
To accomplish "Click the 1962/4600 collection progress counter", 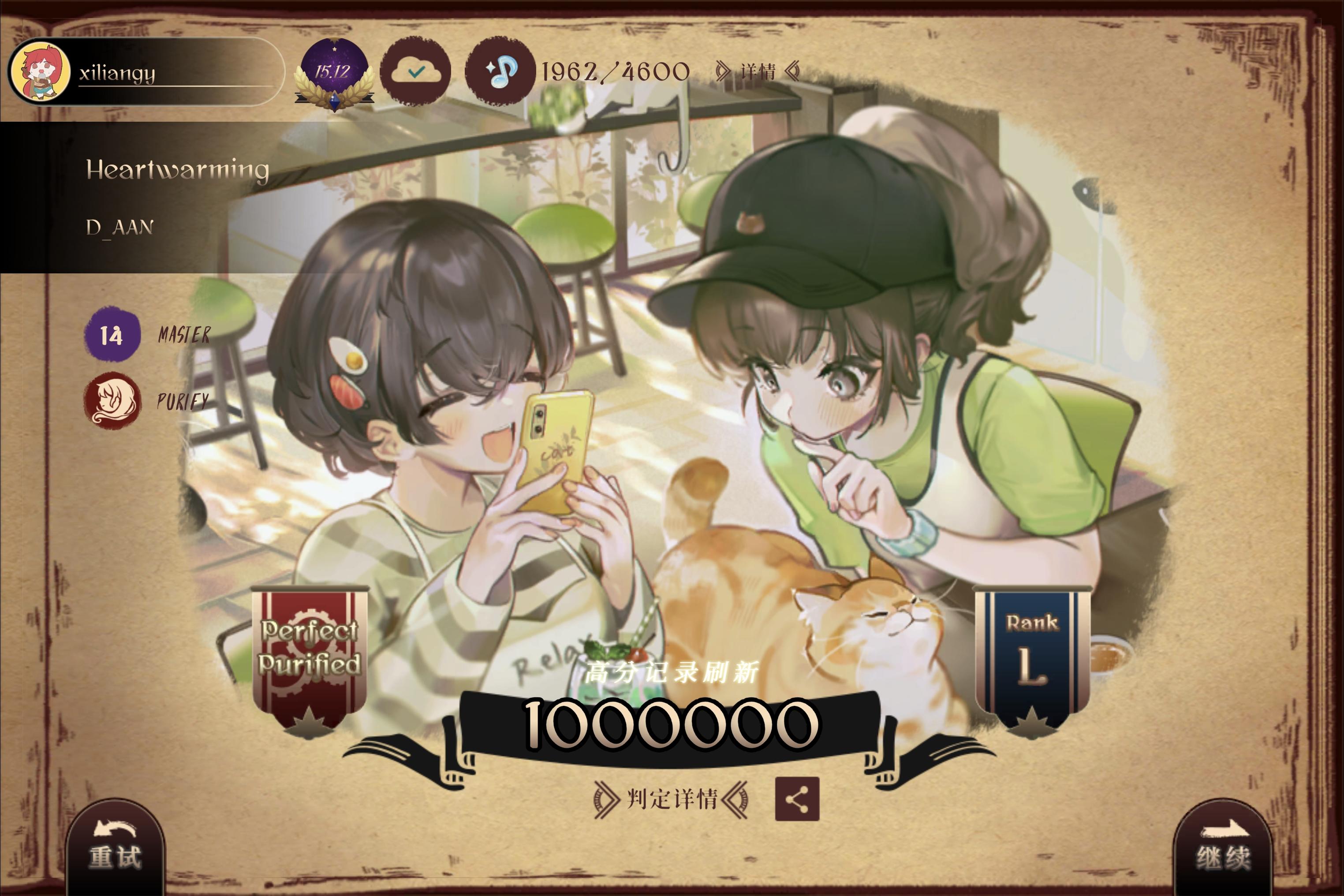I will [x=614, y=70].
